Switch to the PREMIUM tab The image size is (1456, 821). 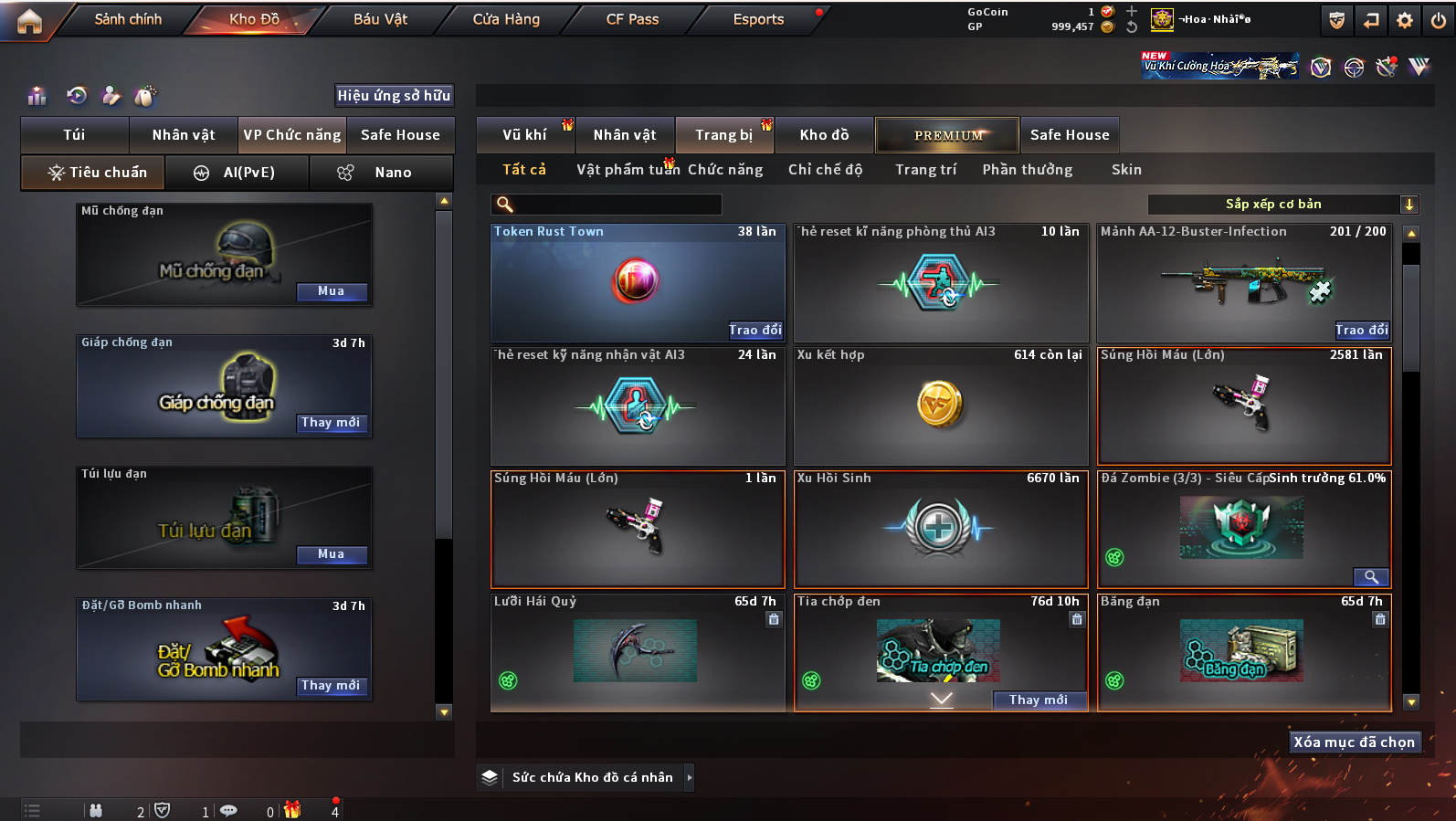(947, 135)
